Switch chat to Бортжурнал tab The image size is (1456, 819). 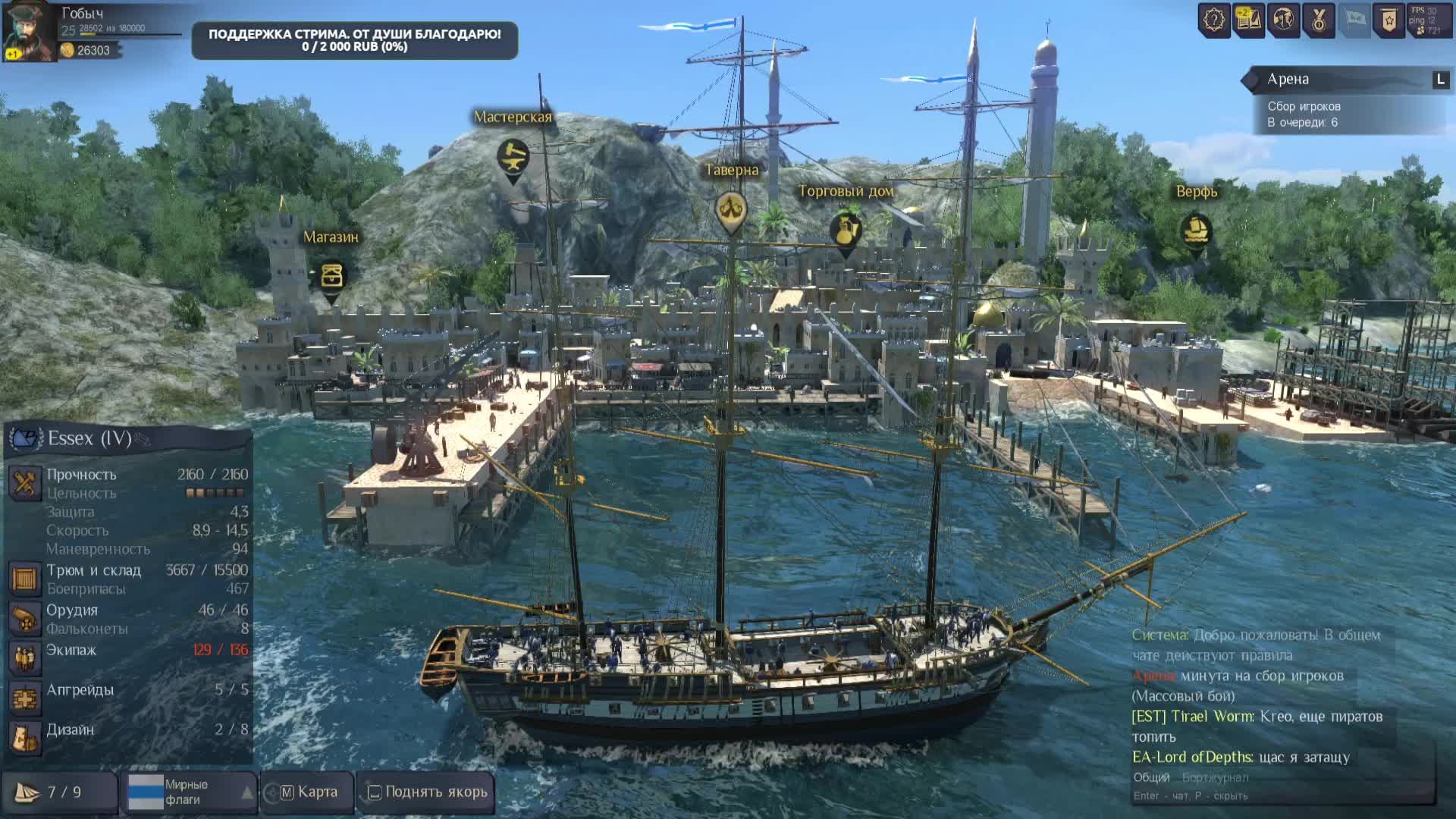point(1215,777)
